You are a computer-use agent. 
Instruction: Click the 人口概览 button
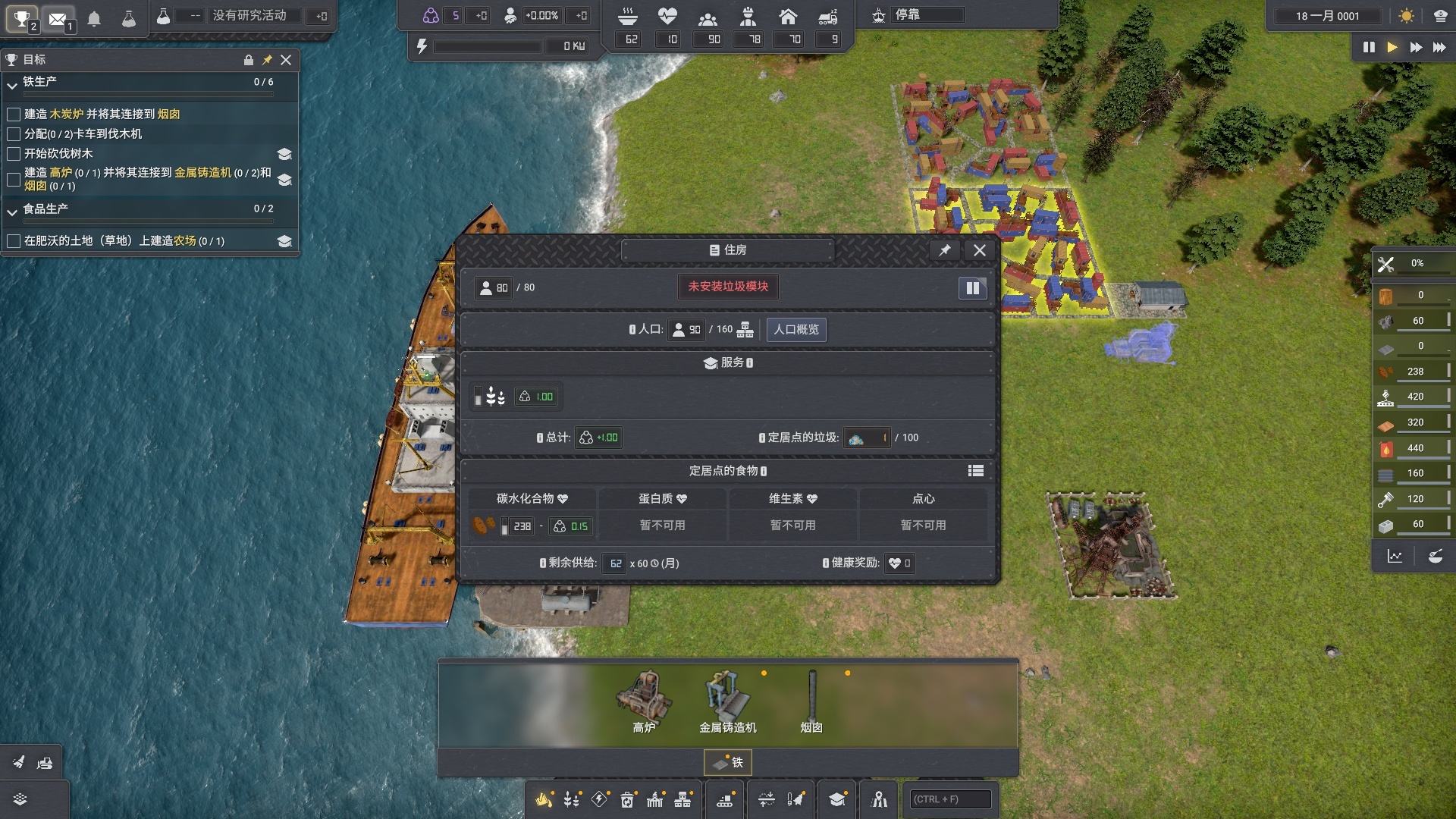click(796, 329)
